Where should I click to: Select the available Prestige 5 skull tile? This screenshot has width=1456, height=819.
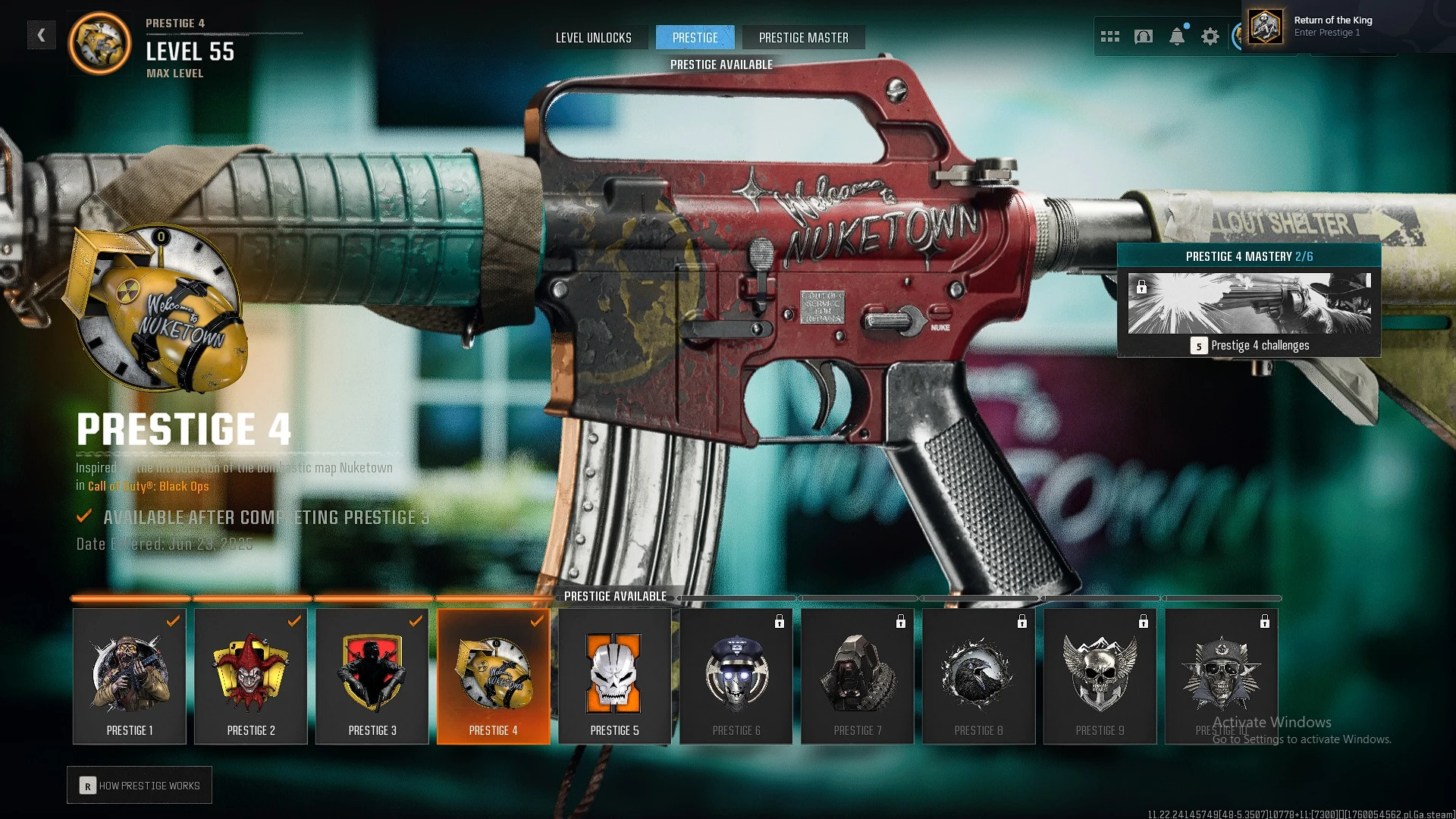pos(615,676)
